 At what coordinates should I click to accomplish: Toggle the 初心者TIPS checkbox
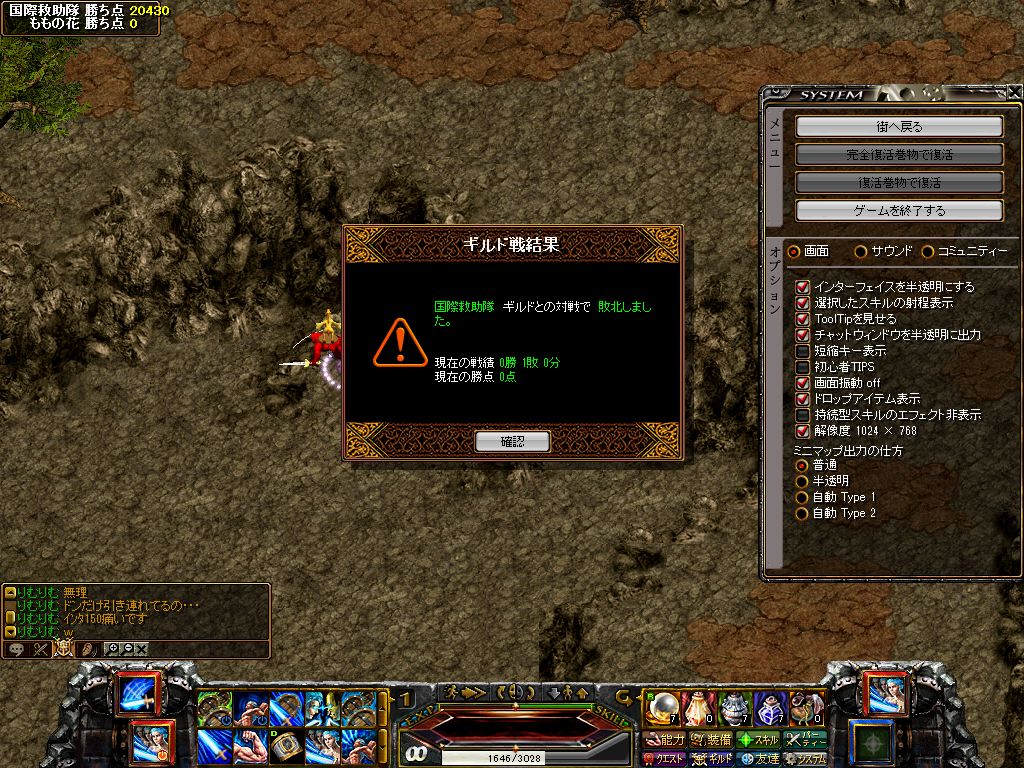[x=802, y=367]
